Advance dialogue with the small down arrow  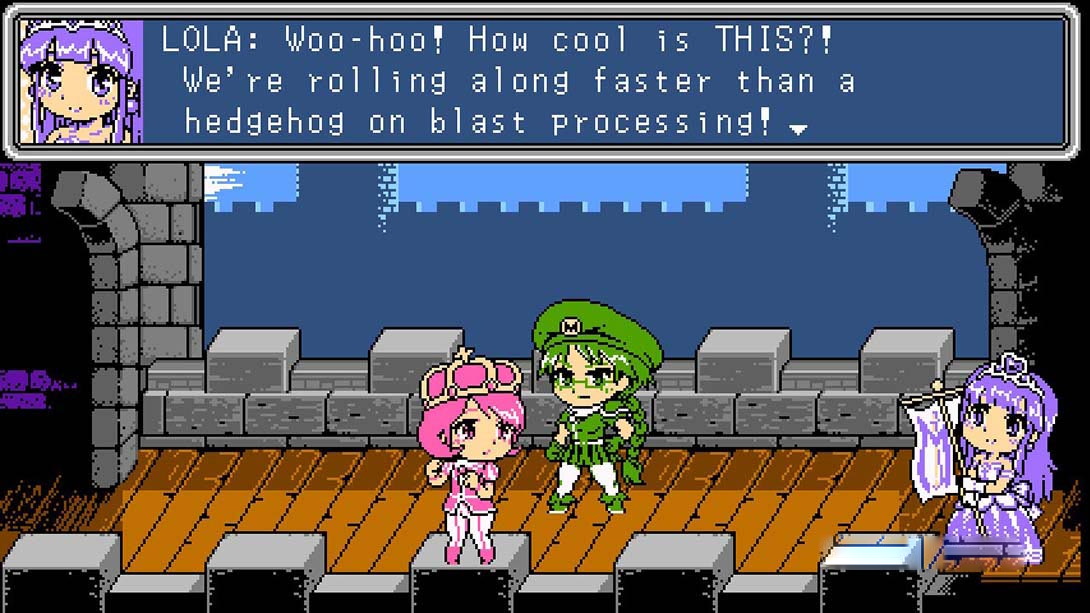(x=798, y=128)
